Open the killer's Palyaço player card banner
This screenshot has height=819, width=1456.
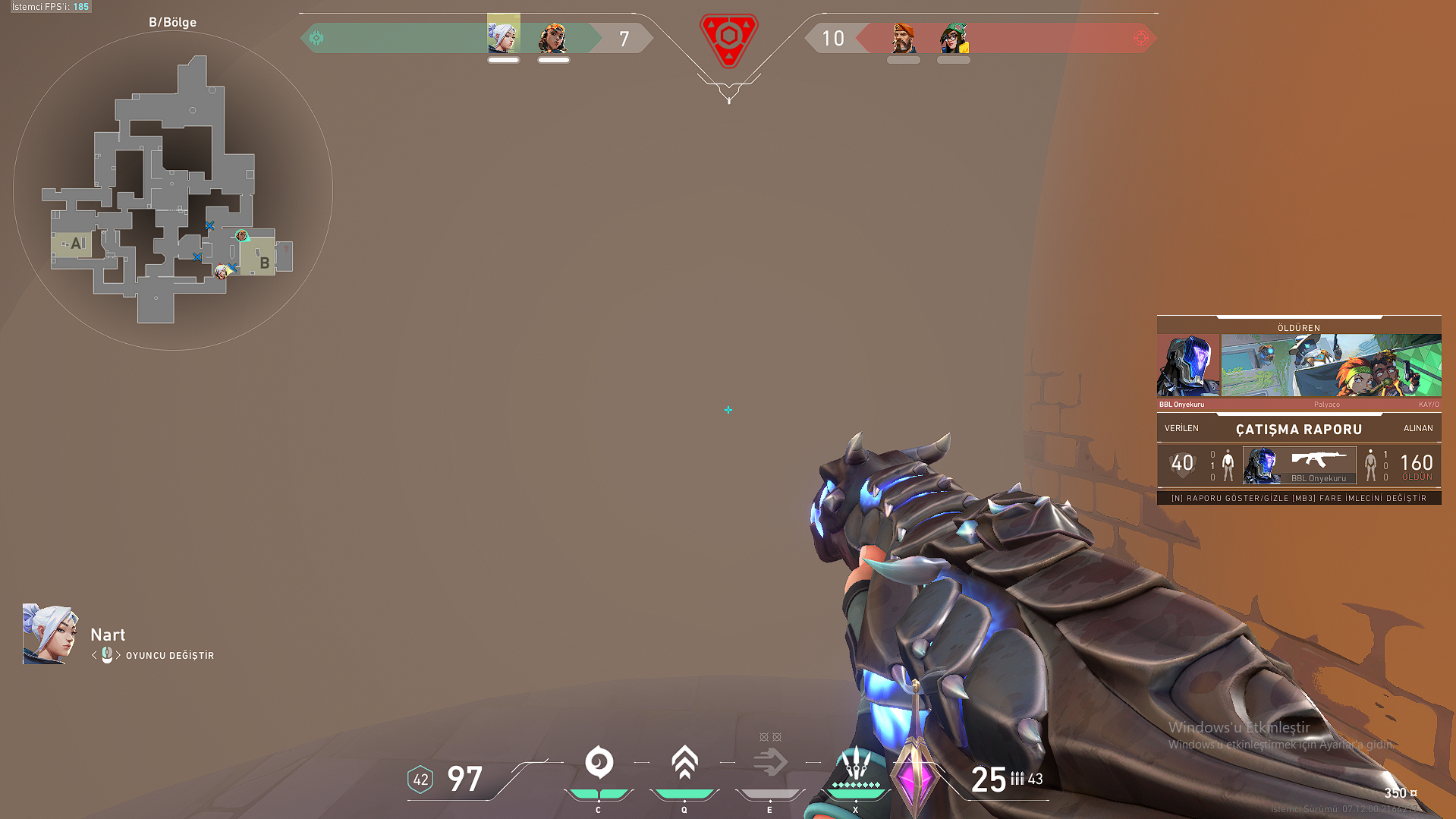[x=1331, y=365]
